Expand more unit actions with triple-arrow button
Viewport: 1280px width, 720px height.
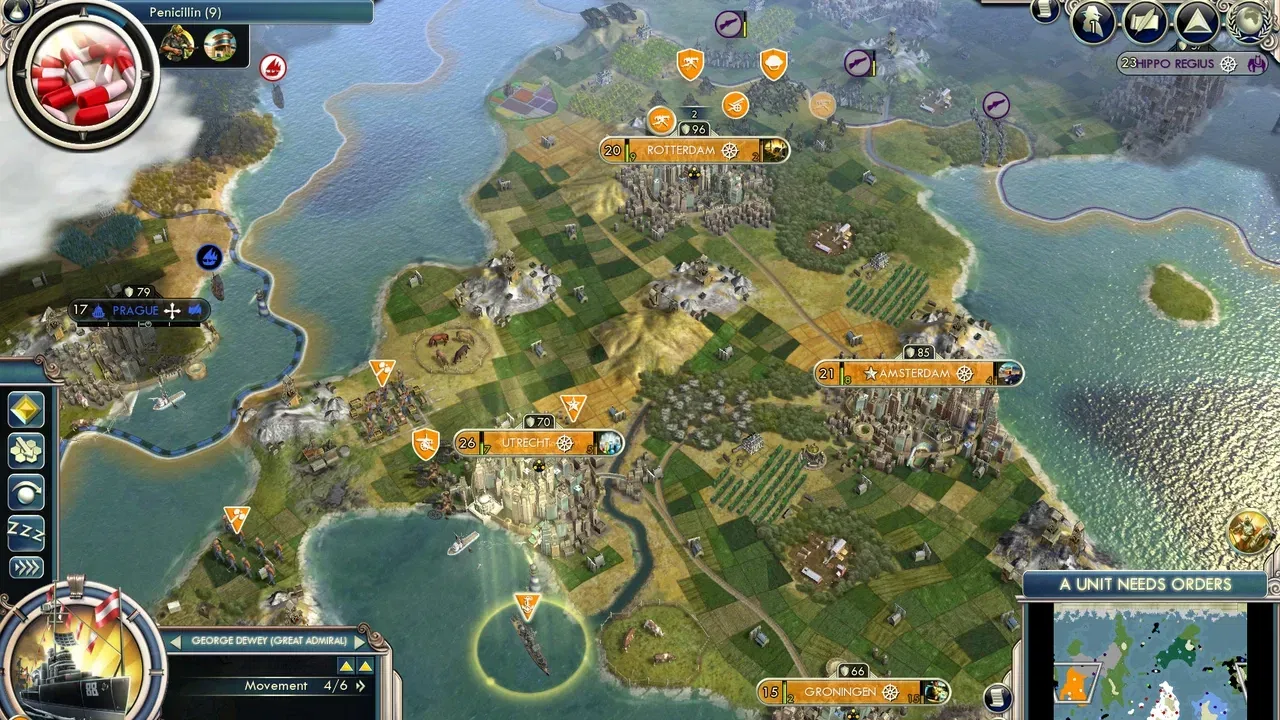click(x=26, y=567)
